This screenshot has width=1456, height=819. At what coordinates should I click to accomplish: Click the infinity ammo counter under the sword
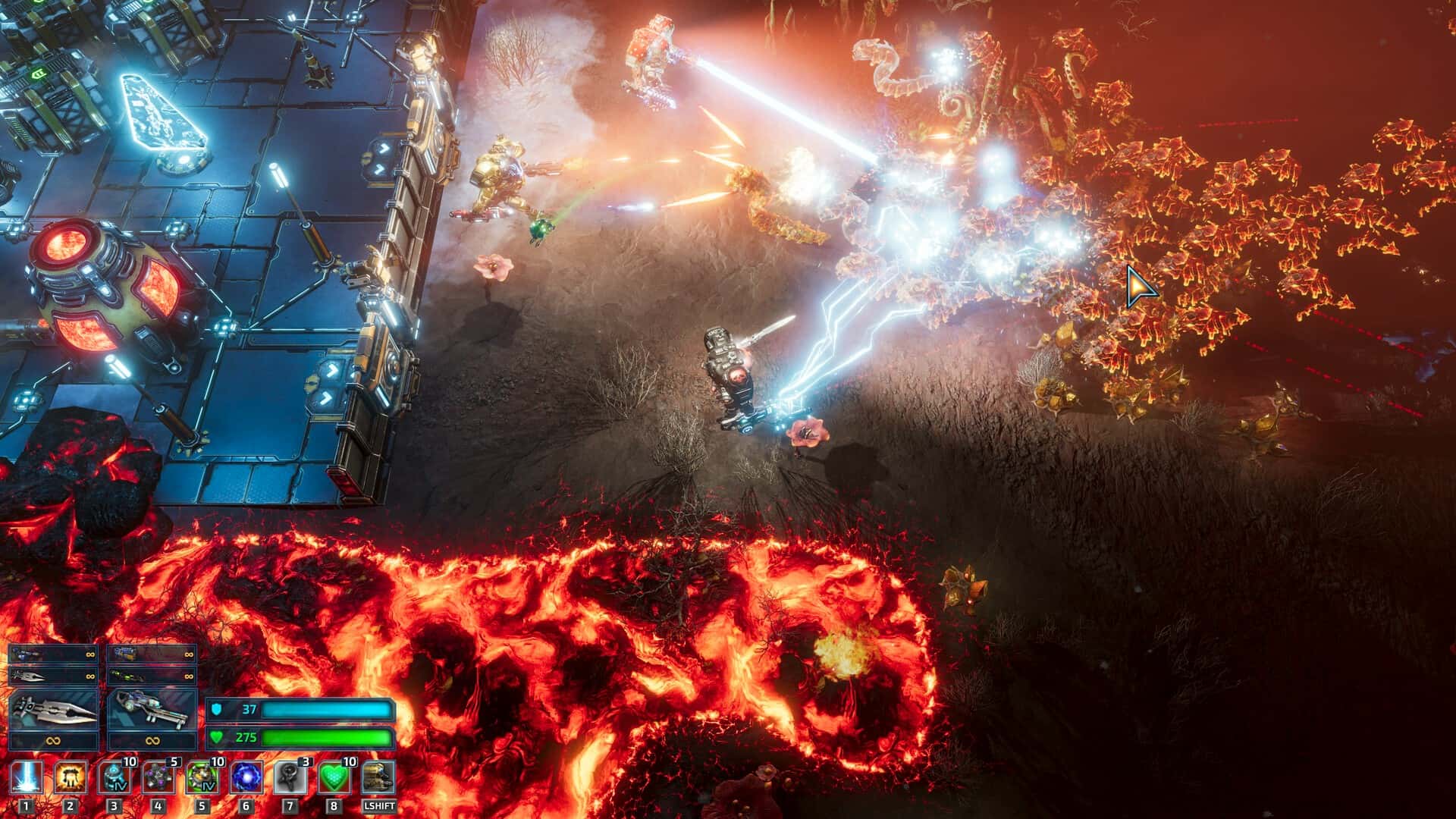53,742
